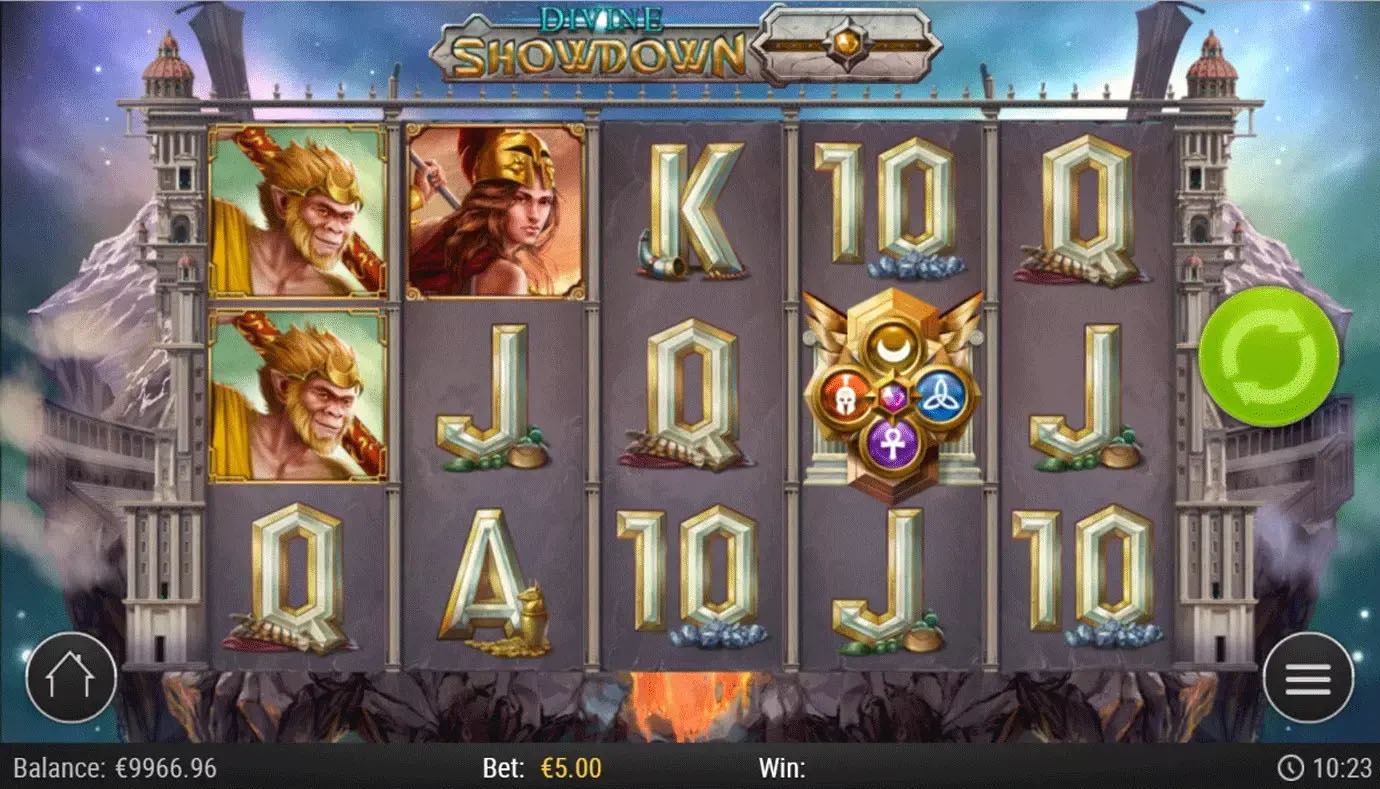The image size is (1380, 789).
Task: Click the power-up meter beside the logo
Action: tap(845, 38)
